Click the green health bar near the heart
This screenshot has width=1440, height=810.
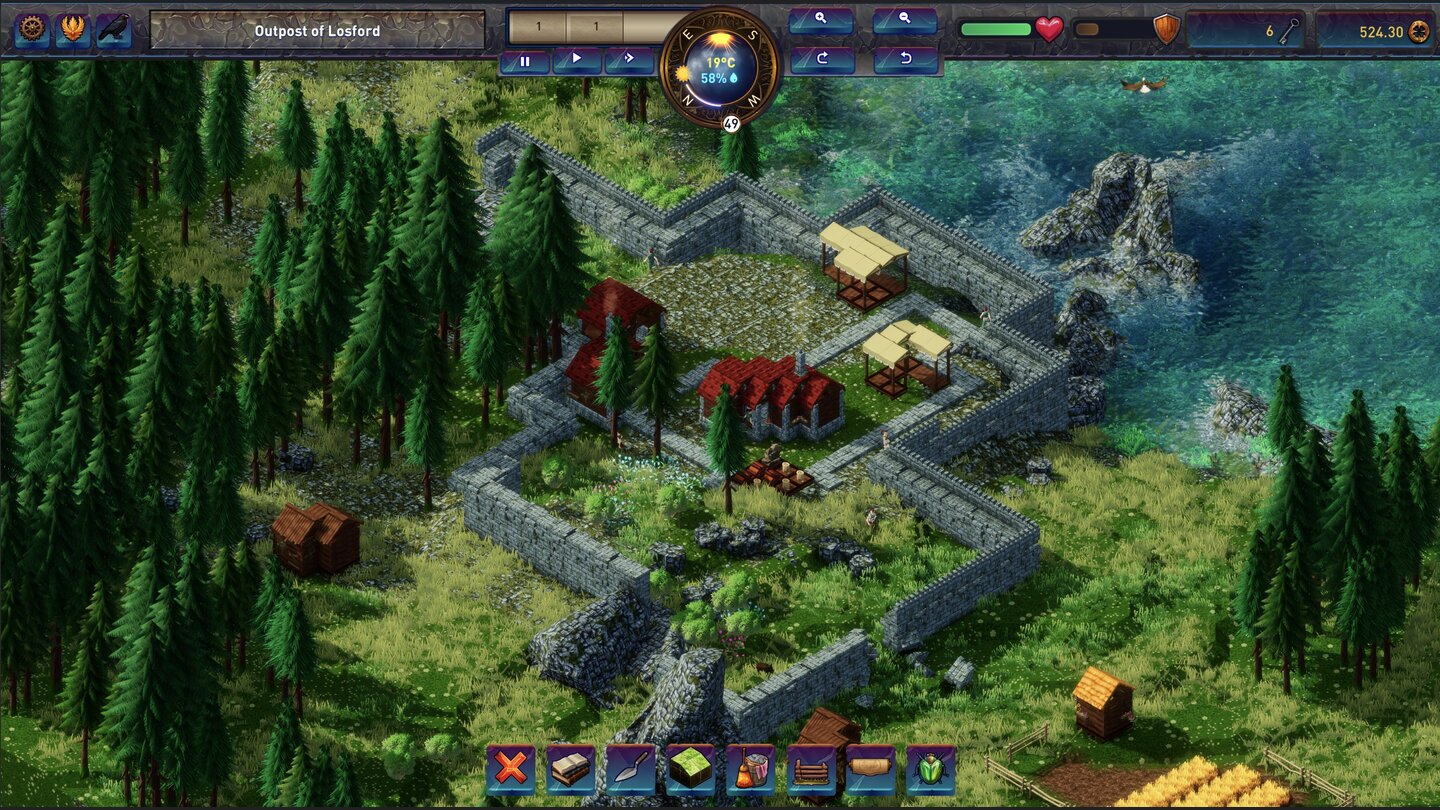[995, 30]
